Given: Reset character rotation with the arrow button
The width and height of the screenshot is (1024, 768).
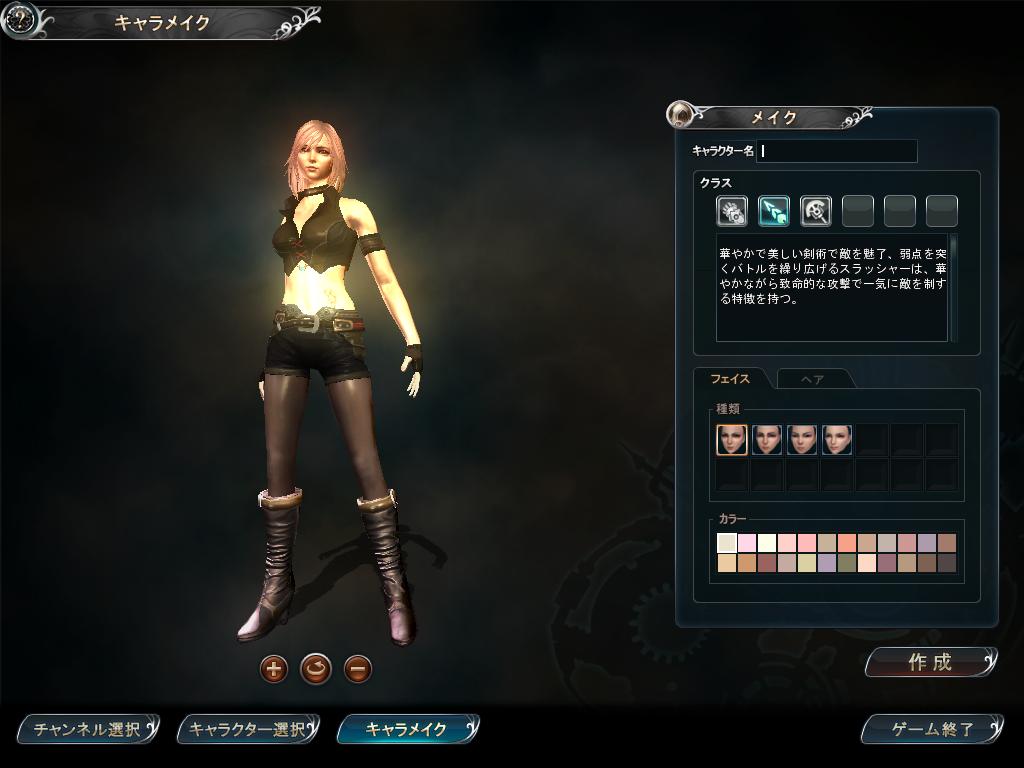Looking at the screenshot, I should coord(316,668).
